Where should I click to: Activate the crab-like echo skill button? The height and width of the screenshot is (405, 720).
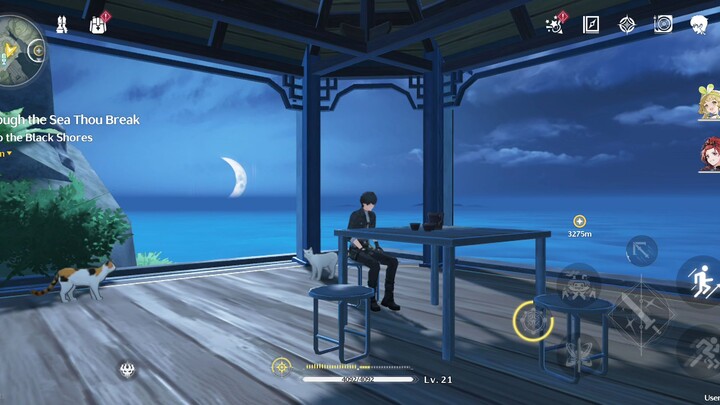tap(578, 284)
